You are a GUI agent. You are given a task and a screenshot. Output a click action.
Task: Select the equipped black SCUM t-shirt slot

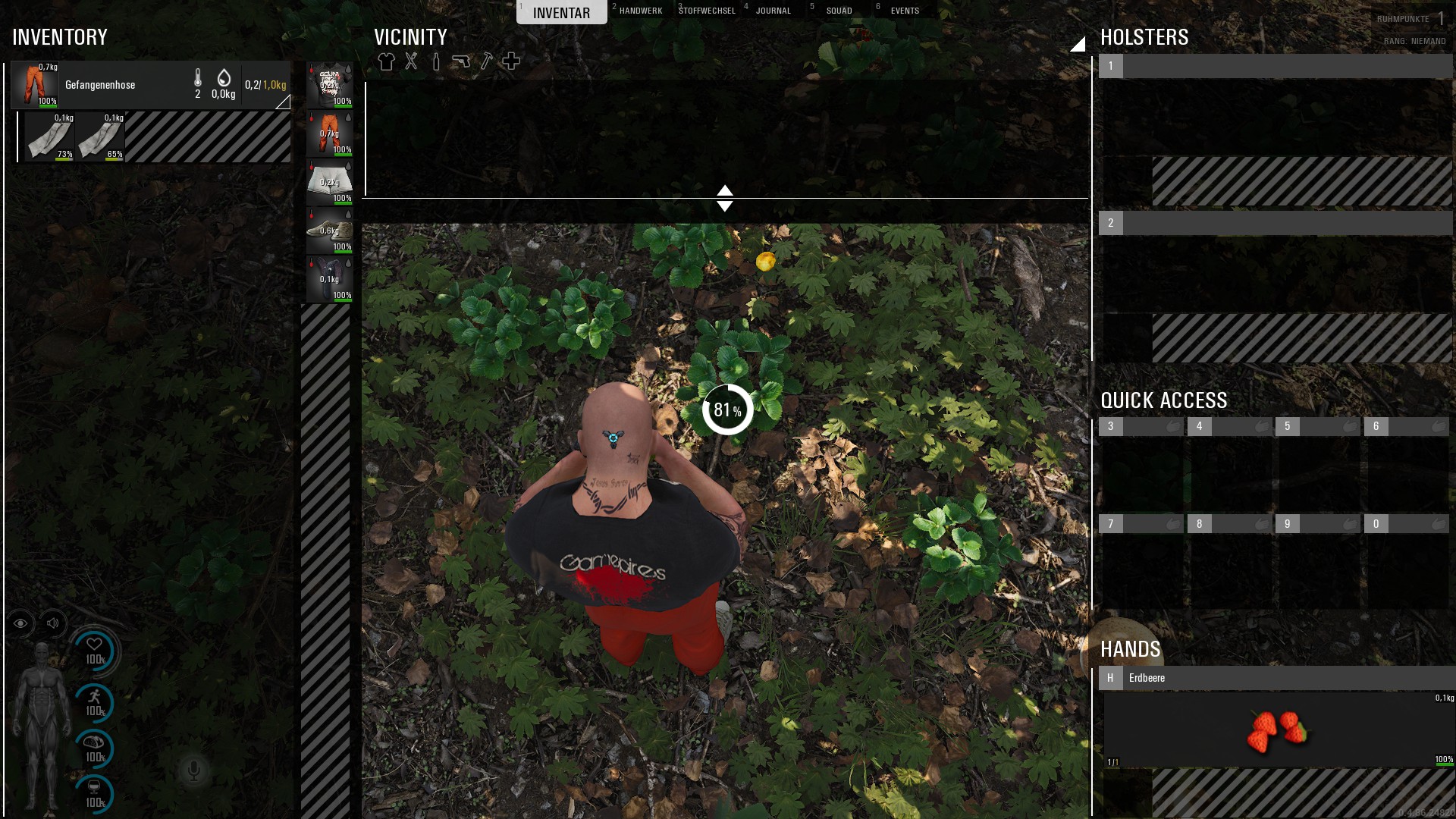[x=329, y=85]
